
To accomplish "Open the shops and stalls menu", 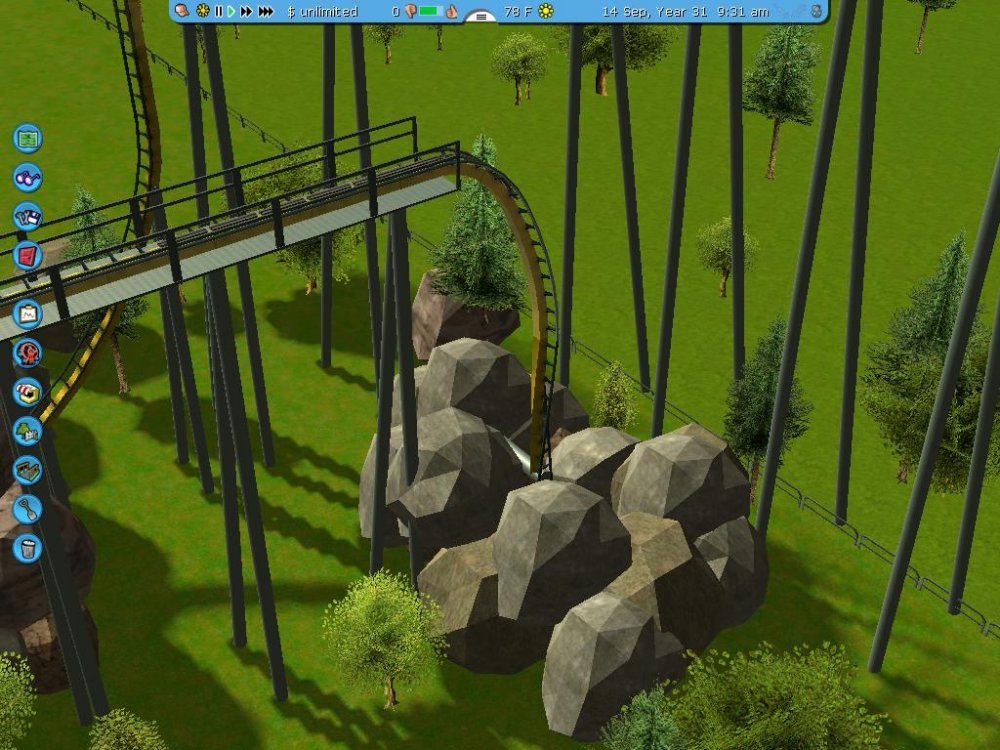I will point(27,391).
